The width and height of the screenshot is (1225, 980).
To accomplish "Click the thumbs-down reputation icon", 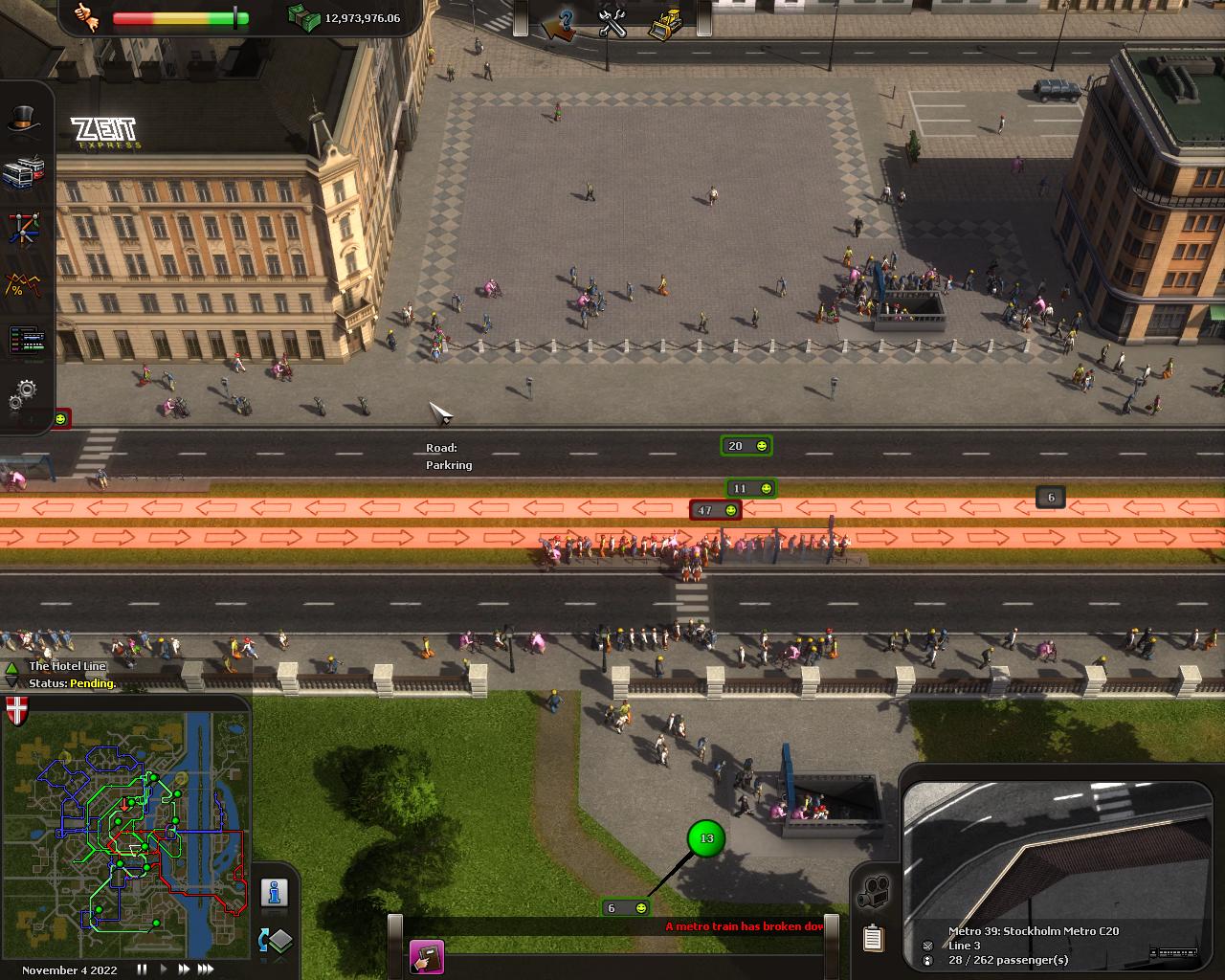I will point(88,18).
